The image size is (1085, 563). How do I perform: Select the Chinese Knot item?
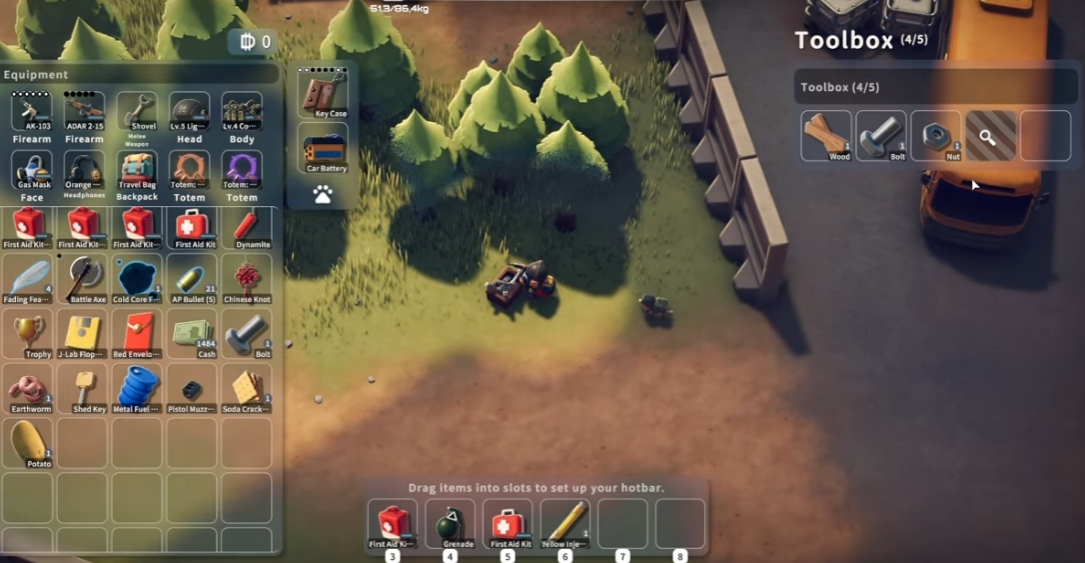pos(246,280)
